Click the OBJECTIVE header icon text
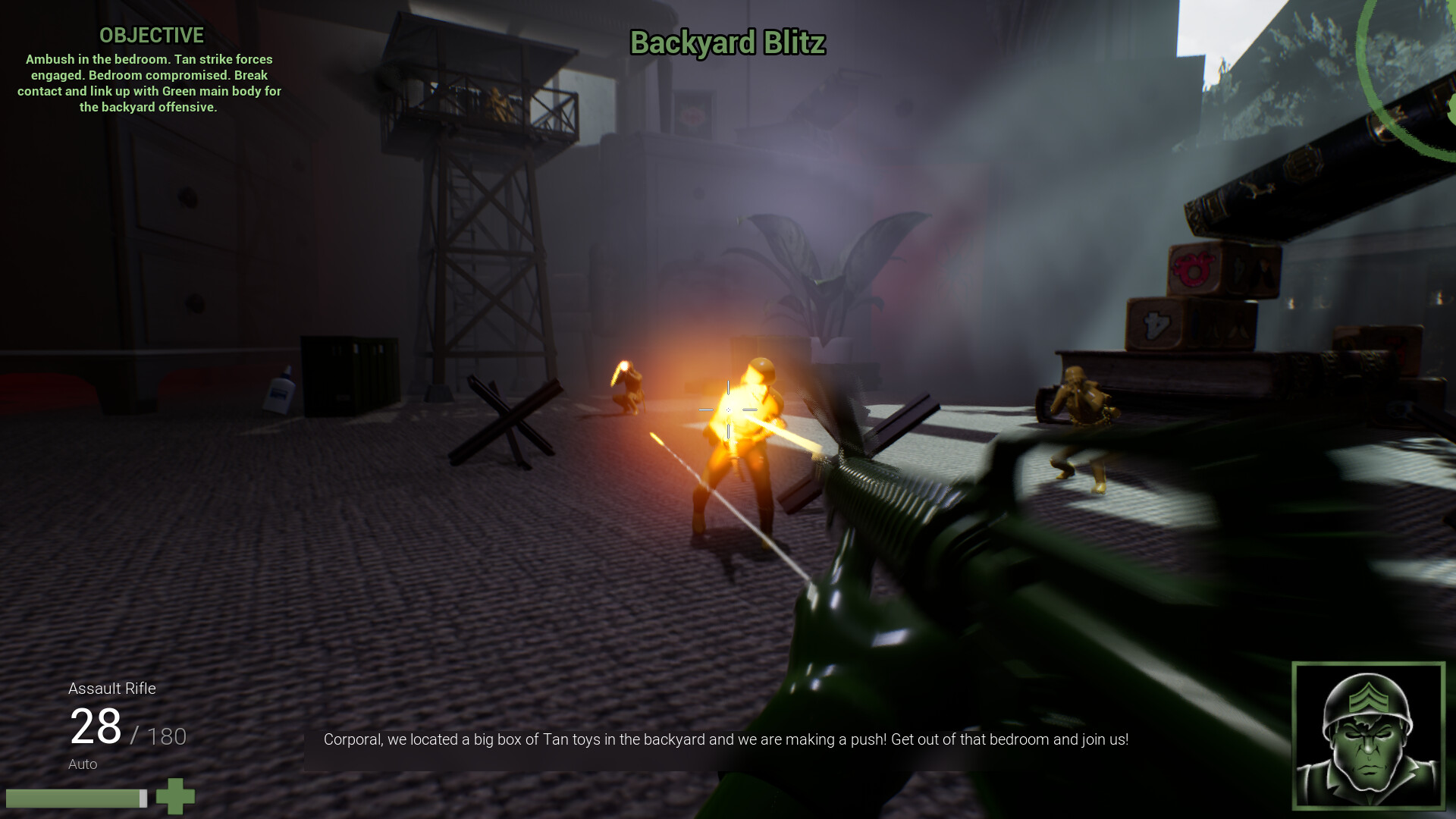The image size is (1456, 819). point(151,35)
